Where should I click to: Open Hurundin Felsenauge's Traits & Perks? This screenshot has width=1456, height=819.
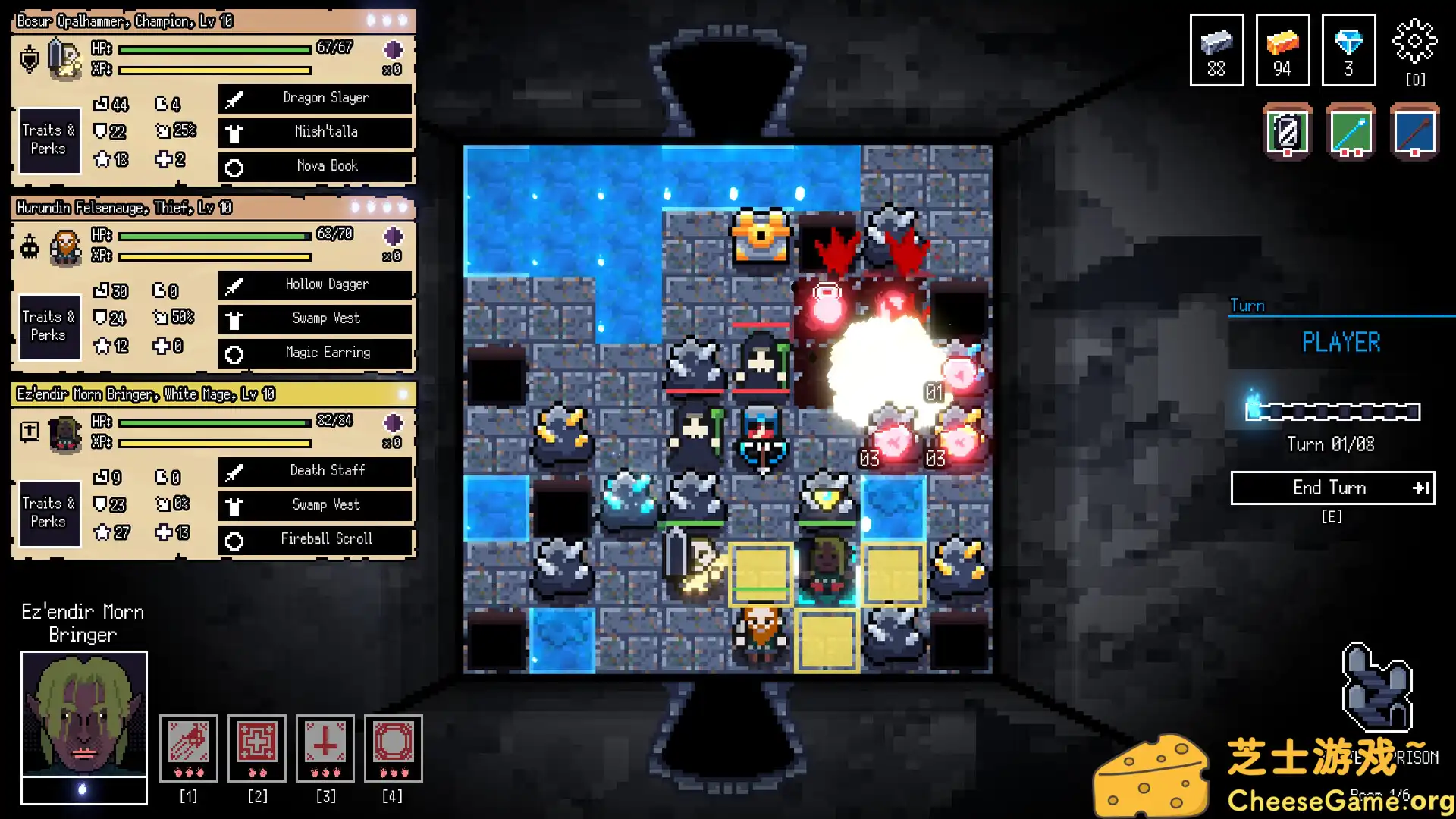[x=49, y=327]
